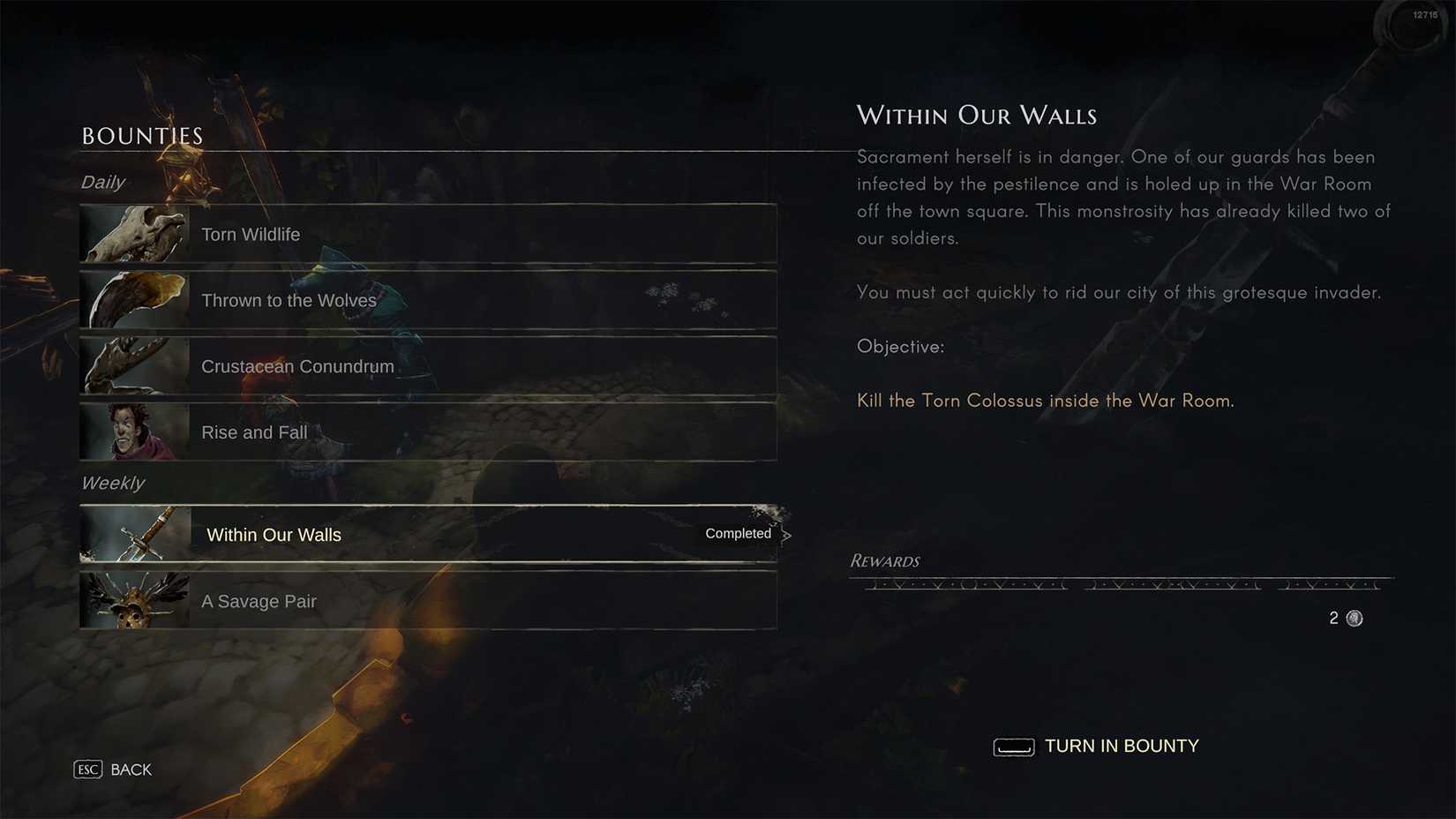The width and height of the screenshot is (1456, 819).
Task: Expand Within Our Walls using the right-facing chevron
Action: coord(786,534)
